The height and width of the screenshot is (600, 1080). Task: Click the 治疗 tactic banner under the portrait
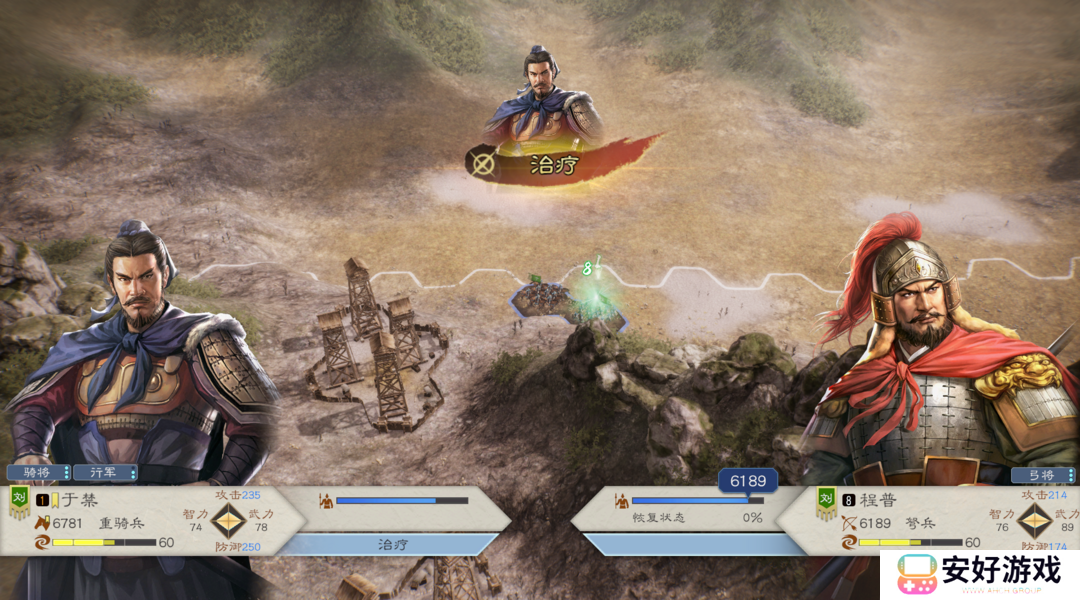click(553, 165)
